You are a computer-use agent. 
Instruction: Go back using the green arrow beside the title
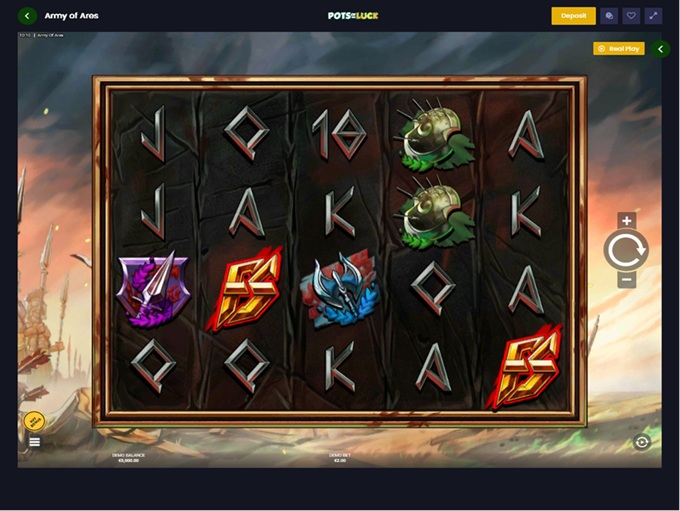tap(27, 16)
